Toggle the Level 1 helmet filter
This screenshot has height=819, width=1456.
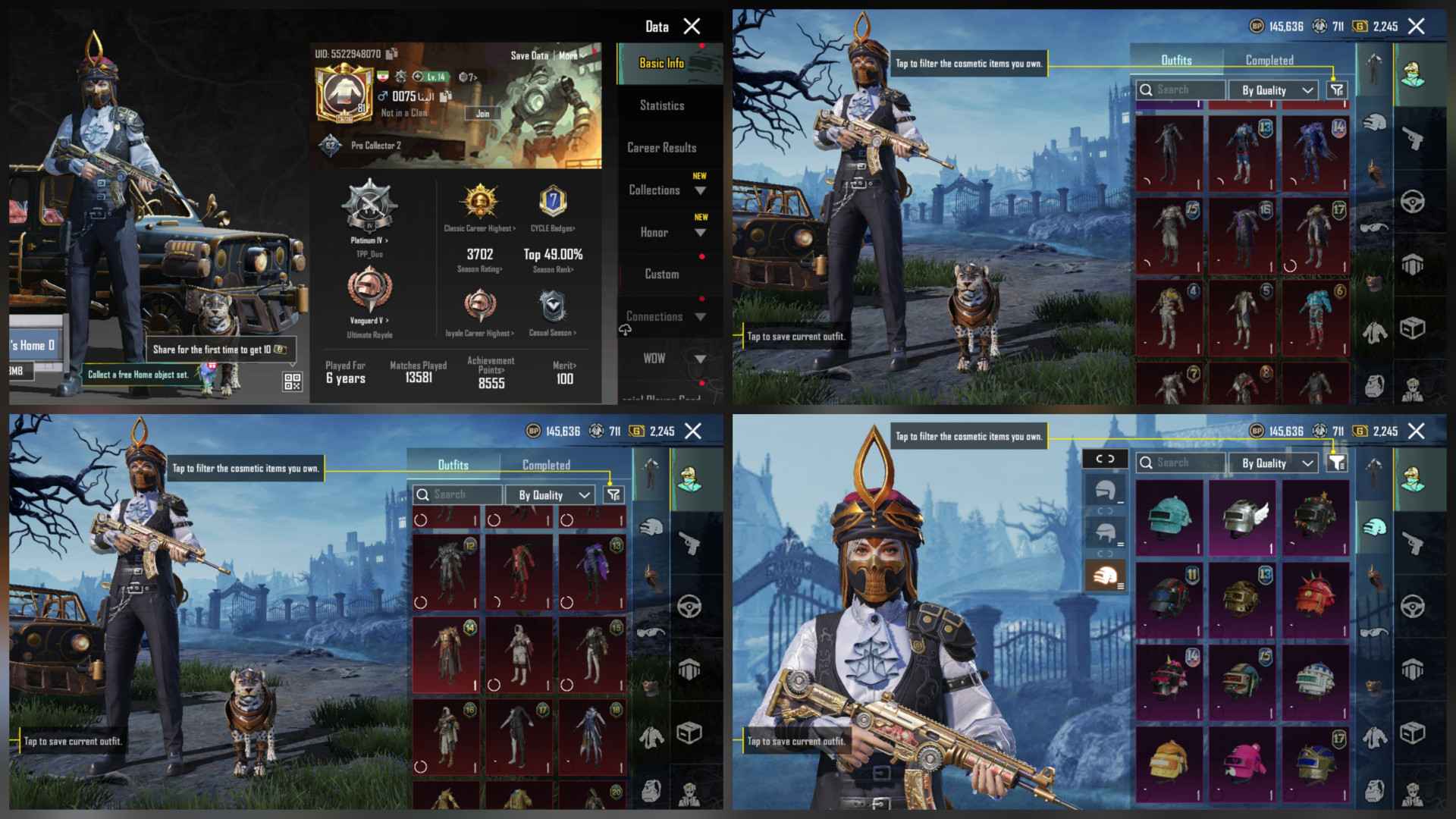(1105, 491)
